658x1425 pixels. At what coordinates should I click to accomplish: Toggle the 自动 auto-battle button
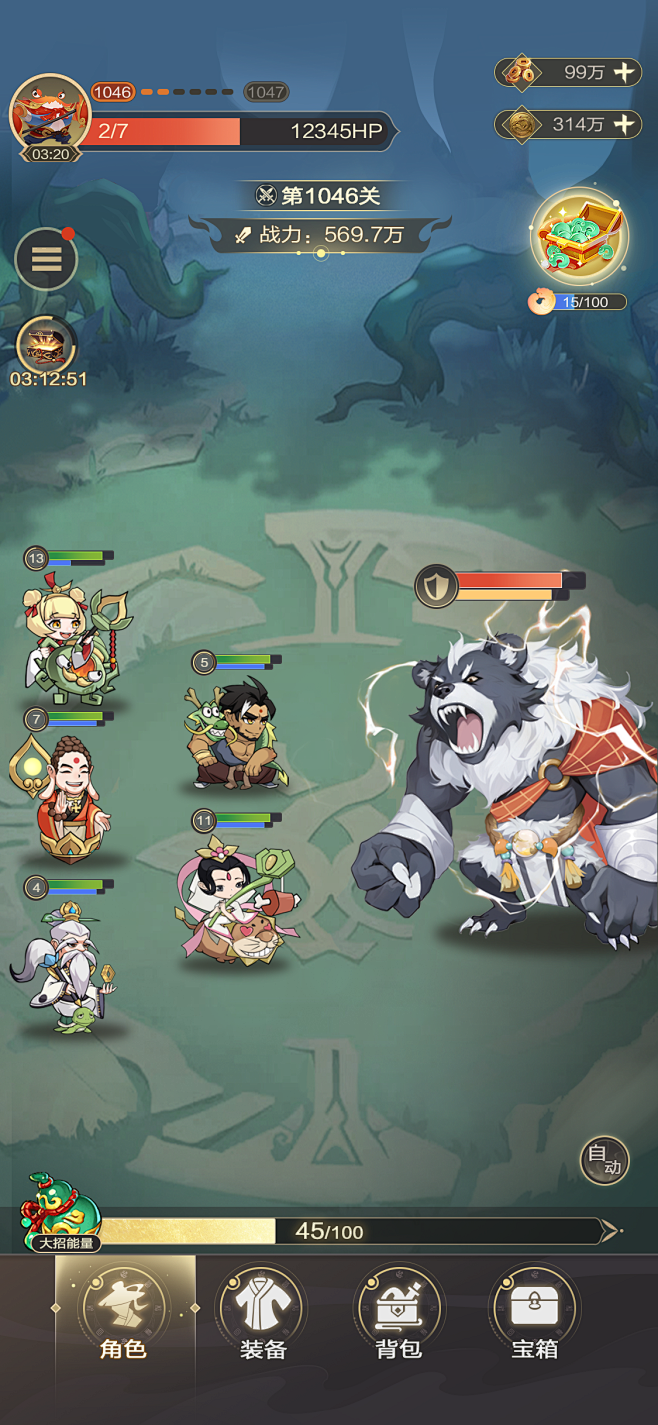[604, 1161]
